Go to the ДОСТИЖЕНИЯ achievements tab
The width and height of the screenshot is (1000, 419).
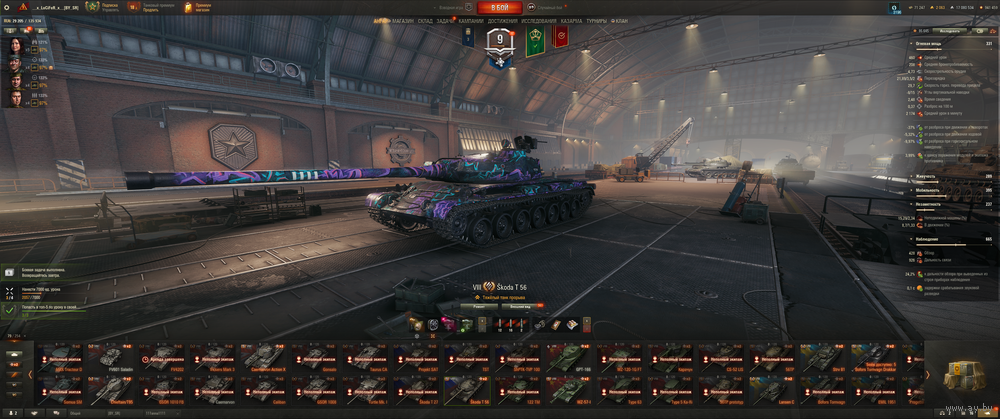coord(503,20)
